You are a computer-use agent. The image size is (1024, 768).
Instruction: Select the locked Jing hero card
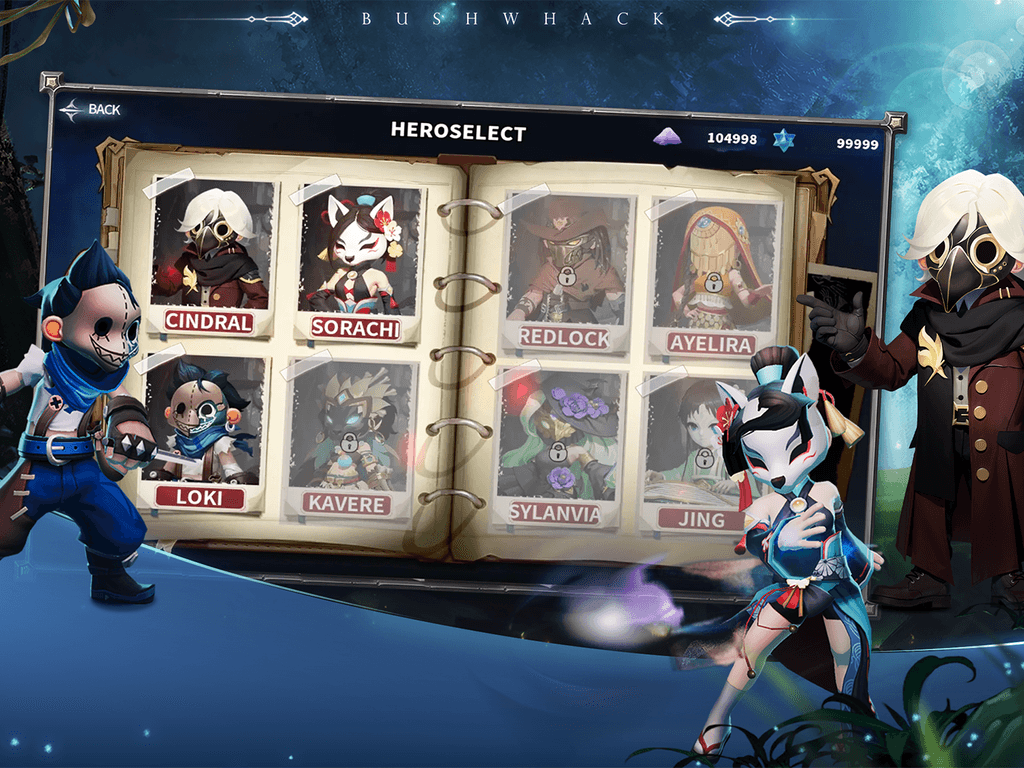(700, 452)
